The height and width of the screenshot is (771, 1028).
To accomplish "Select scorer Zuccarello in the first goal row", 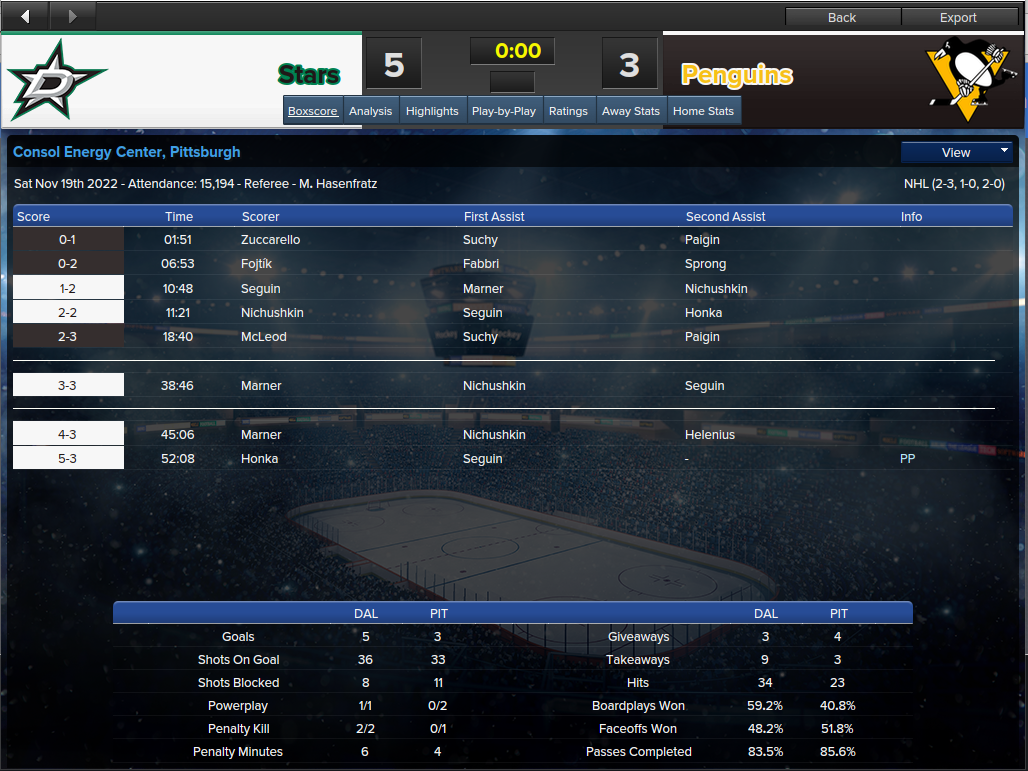I will (x=270, y=240).
